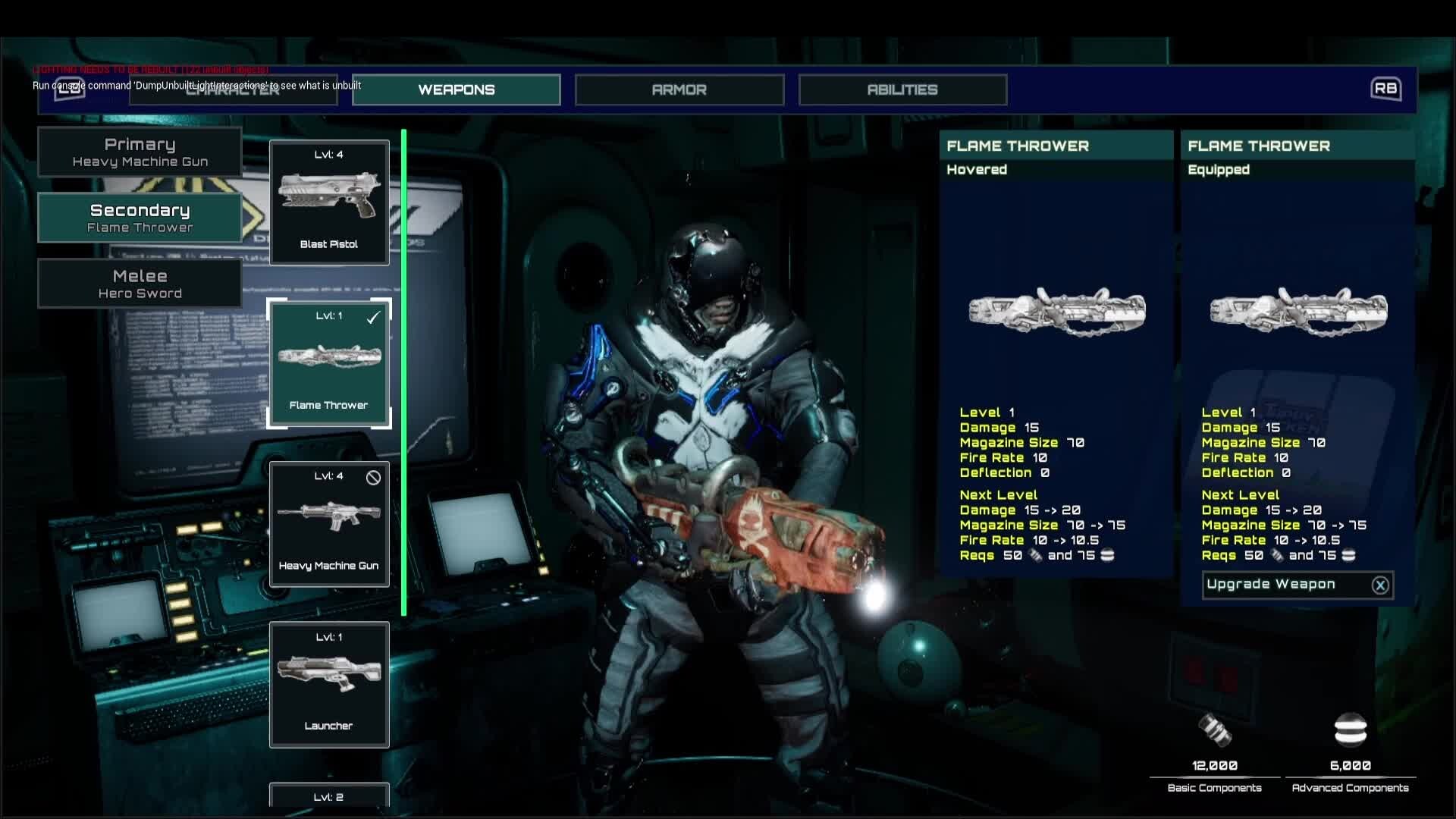The width and height of the screenshot is (1456, 819).
Task: Select the Flame Thrower weapon card
Action: pos(329,363)
